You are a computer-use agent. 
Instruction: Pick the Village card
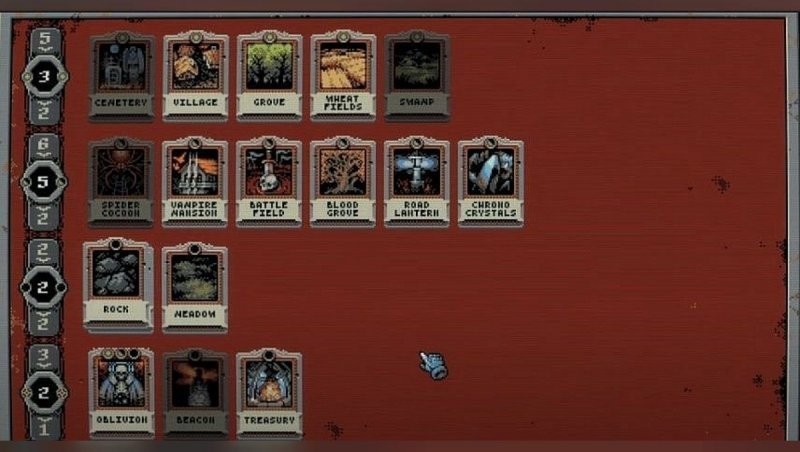[196, 74]
